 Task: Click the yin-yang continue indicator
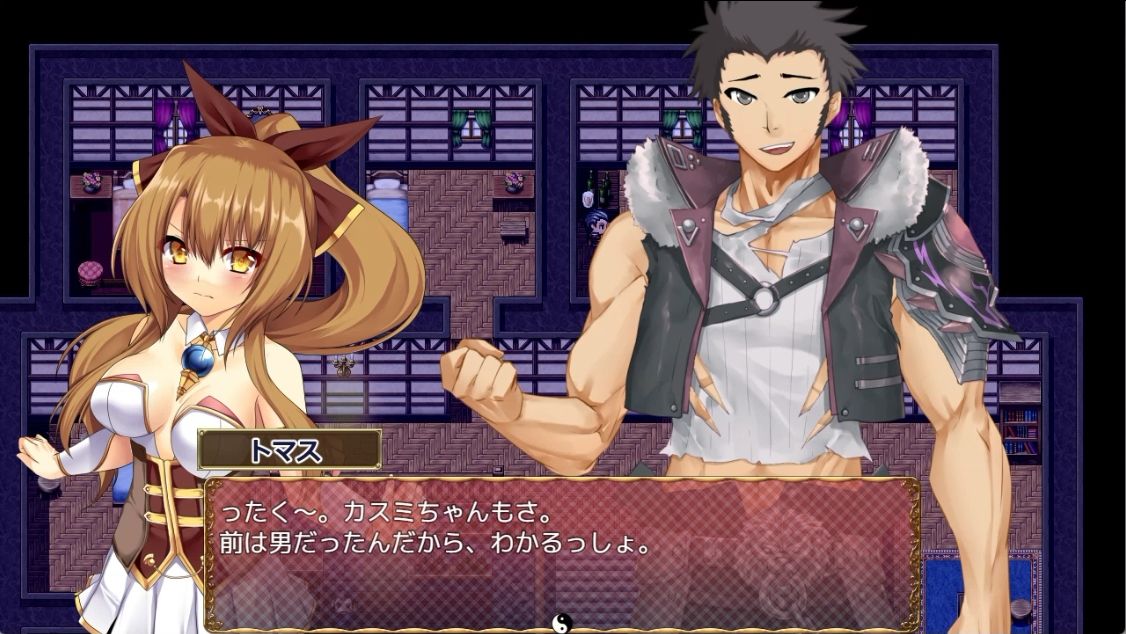(562, 622)
